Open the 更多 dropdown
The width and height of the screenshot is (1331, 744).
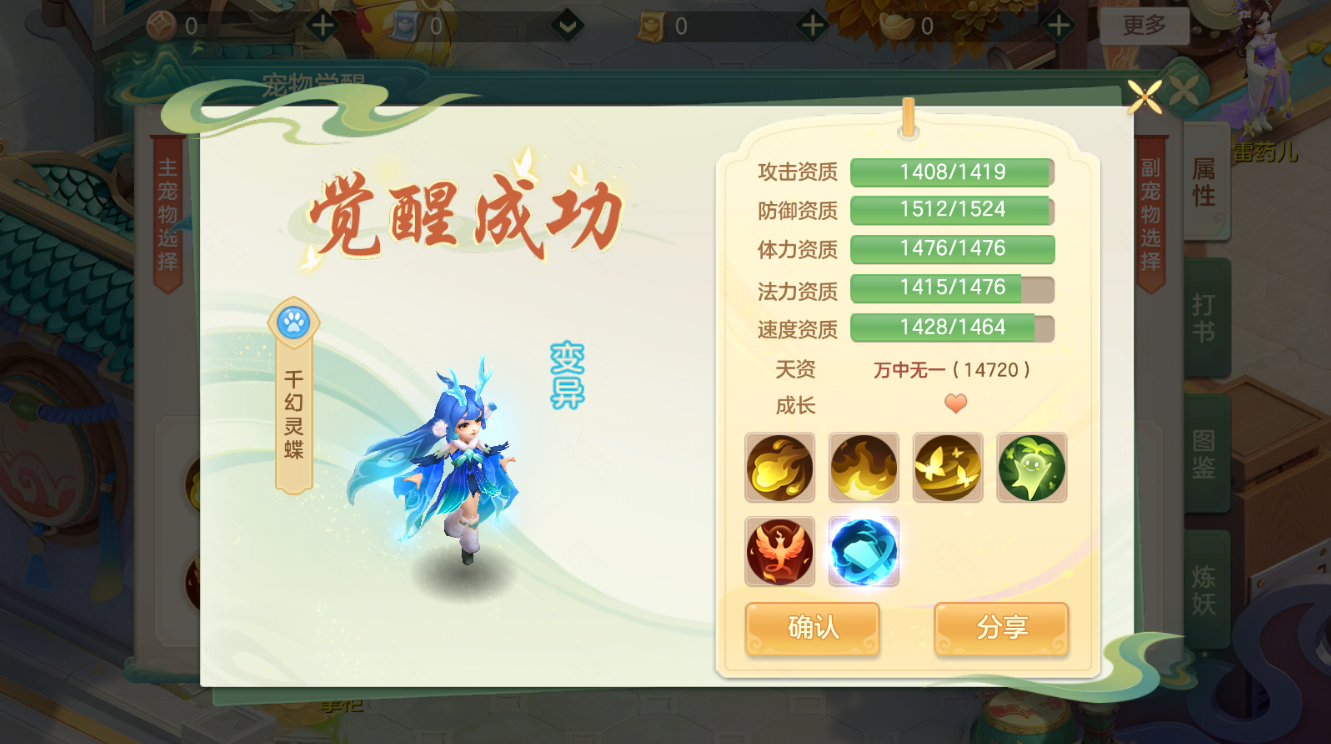1145,27
